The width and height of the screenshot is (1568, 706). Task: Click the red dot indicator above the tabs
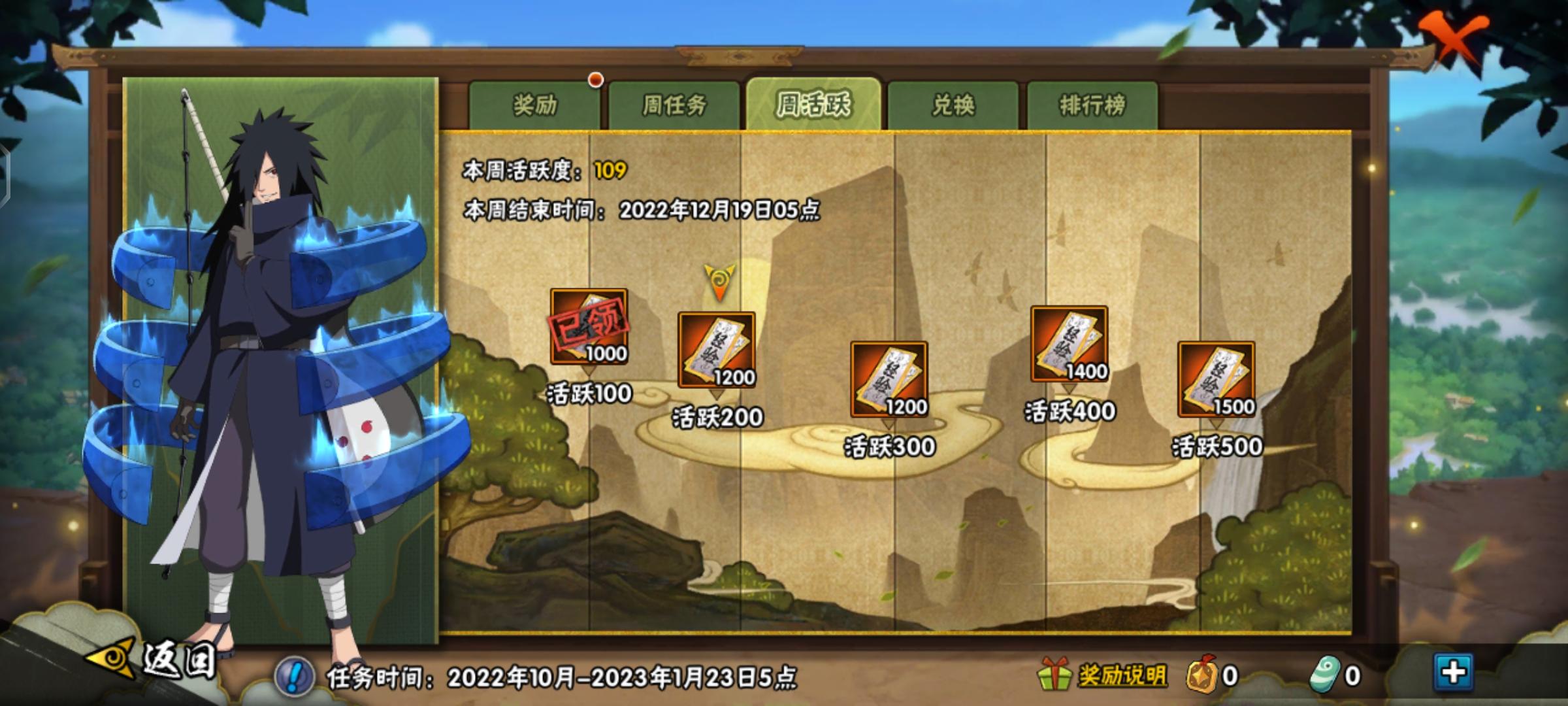(595, 81)
